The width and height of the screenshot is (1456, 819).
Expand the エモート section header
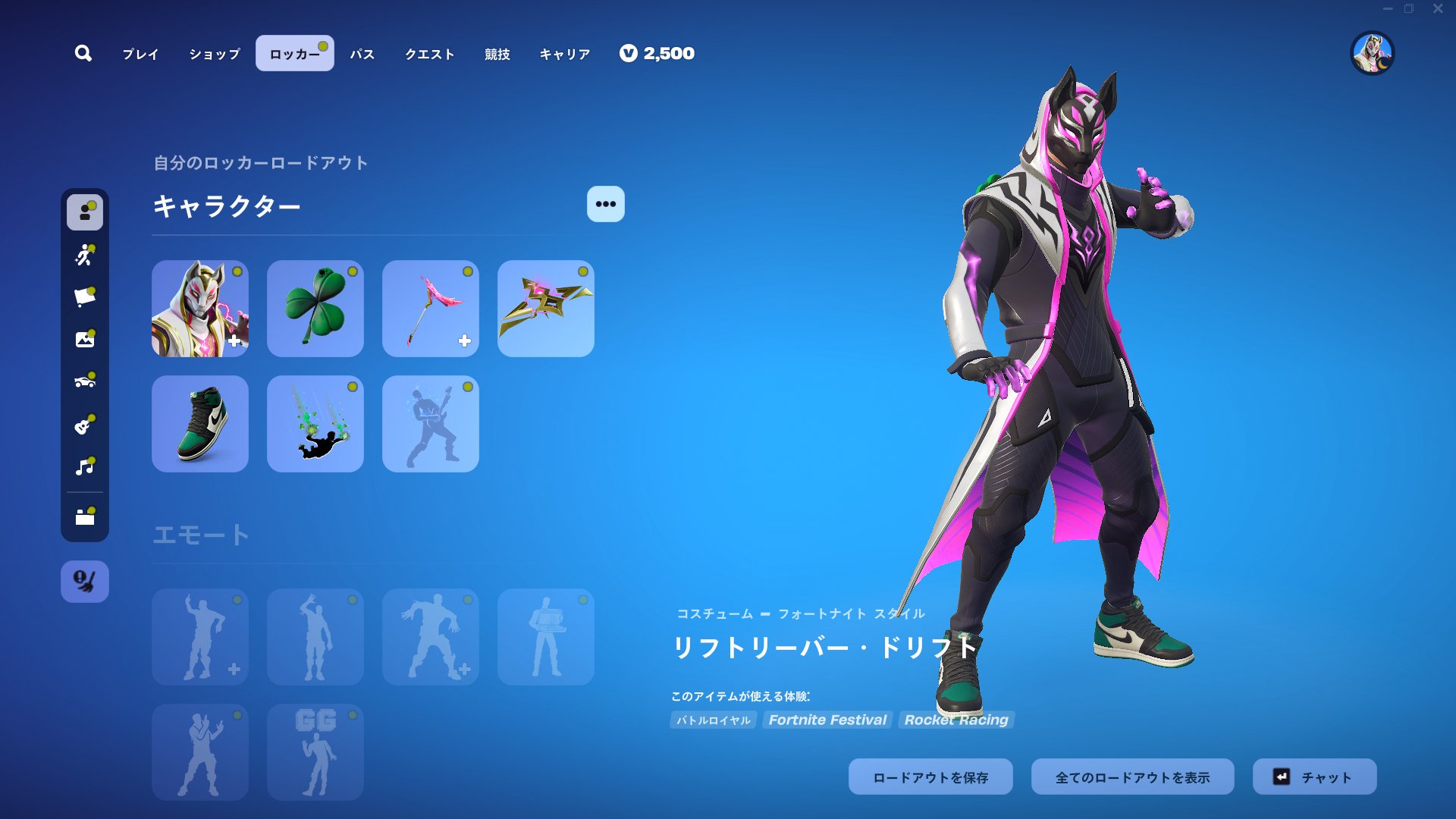click(x=200, y=534)
